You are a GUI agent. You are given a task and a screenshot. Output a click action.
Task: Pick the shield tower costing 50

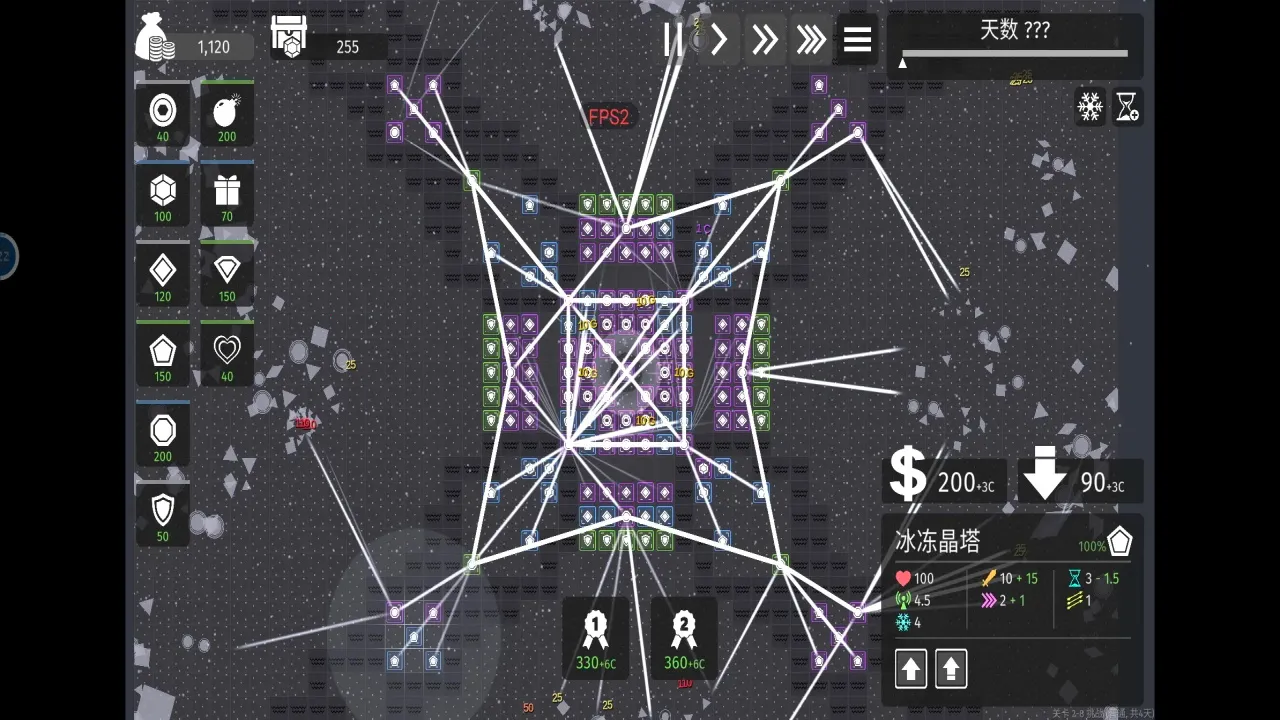coord(163,512)
